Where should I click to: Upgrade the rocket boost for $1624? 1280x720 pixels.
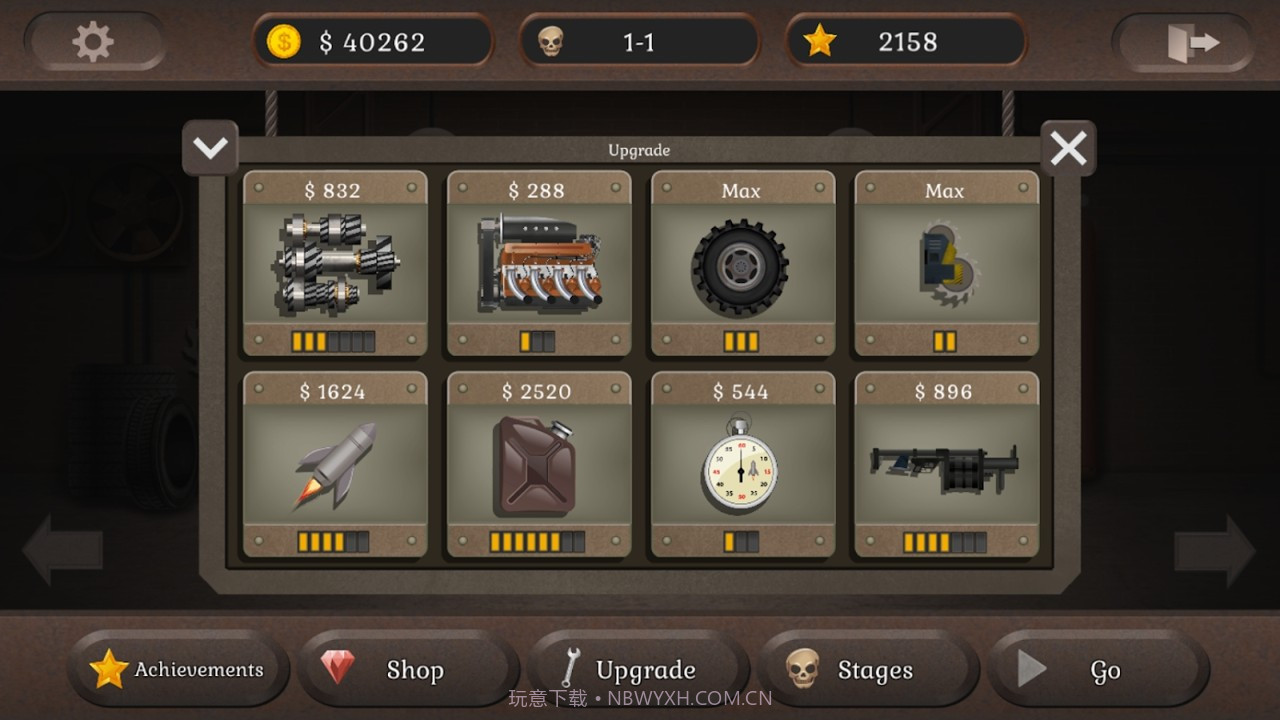pos(335,465)
